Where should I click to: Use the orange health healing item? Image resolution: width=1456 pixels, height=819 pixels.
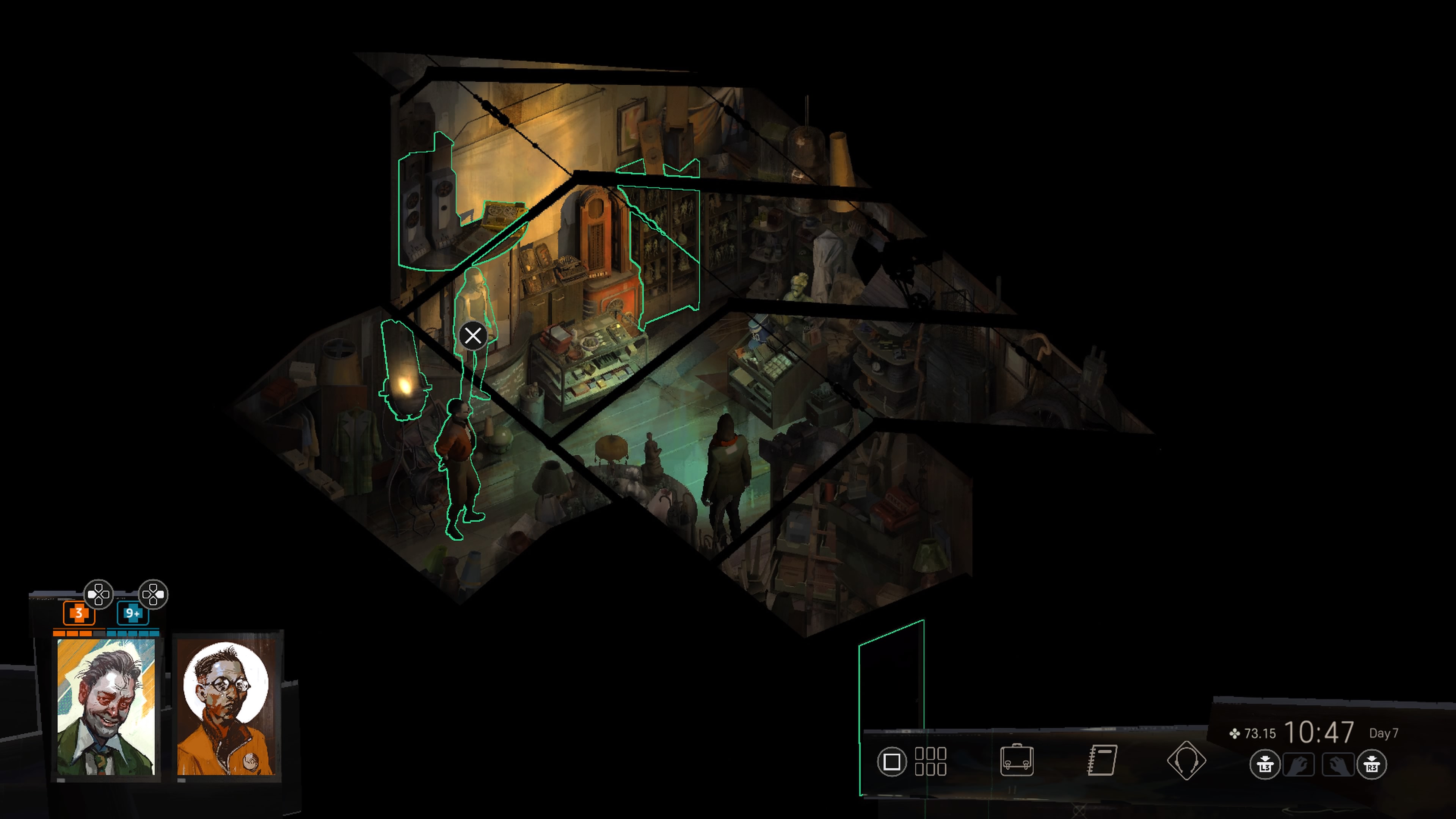(78, 613)
